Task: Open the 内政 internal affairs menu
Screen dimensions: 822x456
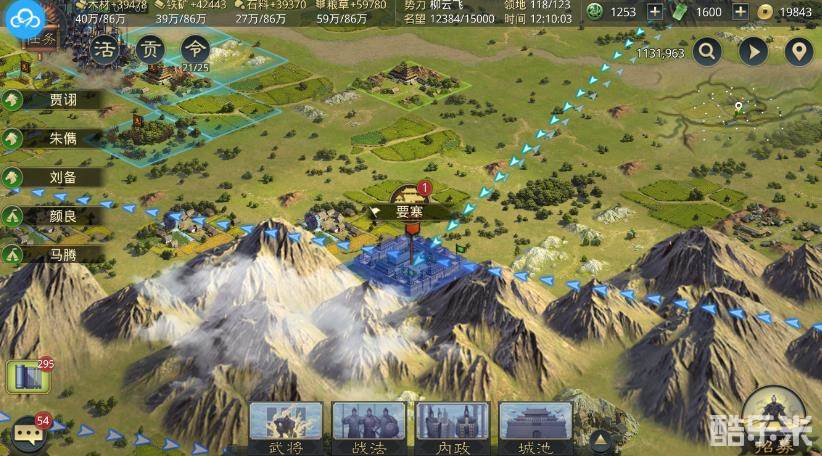Action: tap(453, 426)
